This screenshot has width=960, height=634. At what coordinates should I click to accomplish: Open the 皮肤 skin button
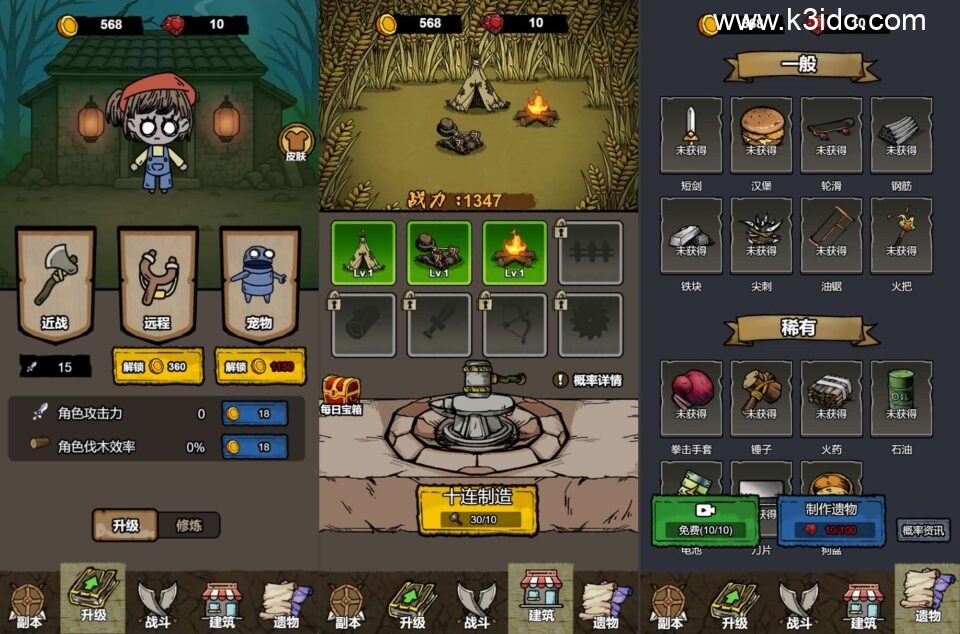click(296, 142)
